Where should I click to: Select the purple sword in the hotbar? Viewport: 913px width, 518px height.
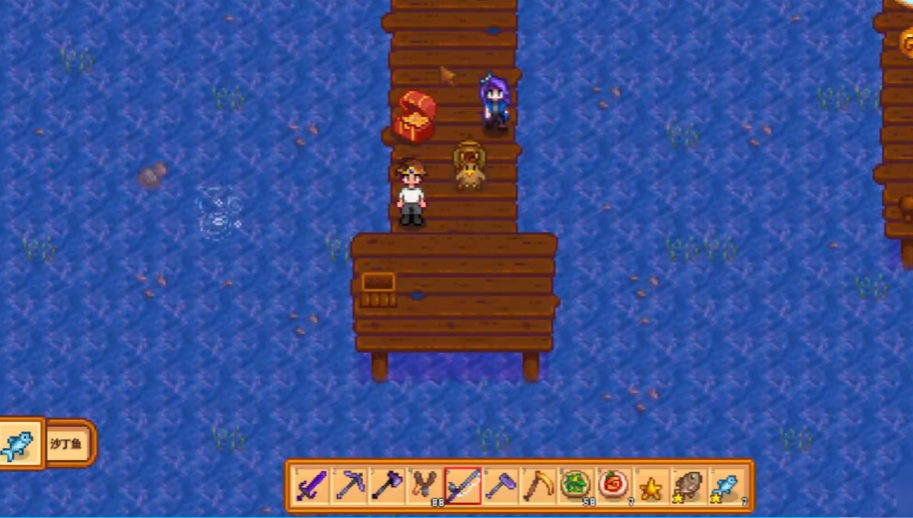[x=311, y=487]
